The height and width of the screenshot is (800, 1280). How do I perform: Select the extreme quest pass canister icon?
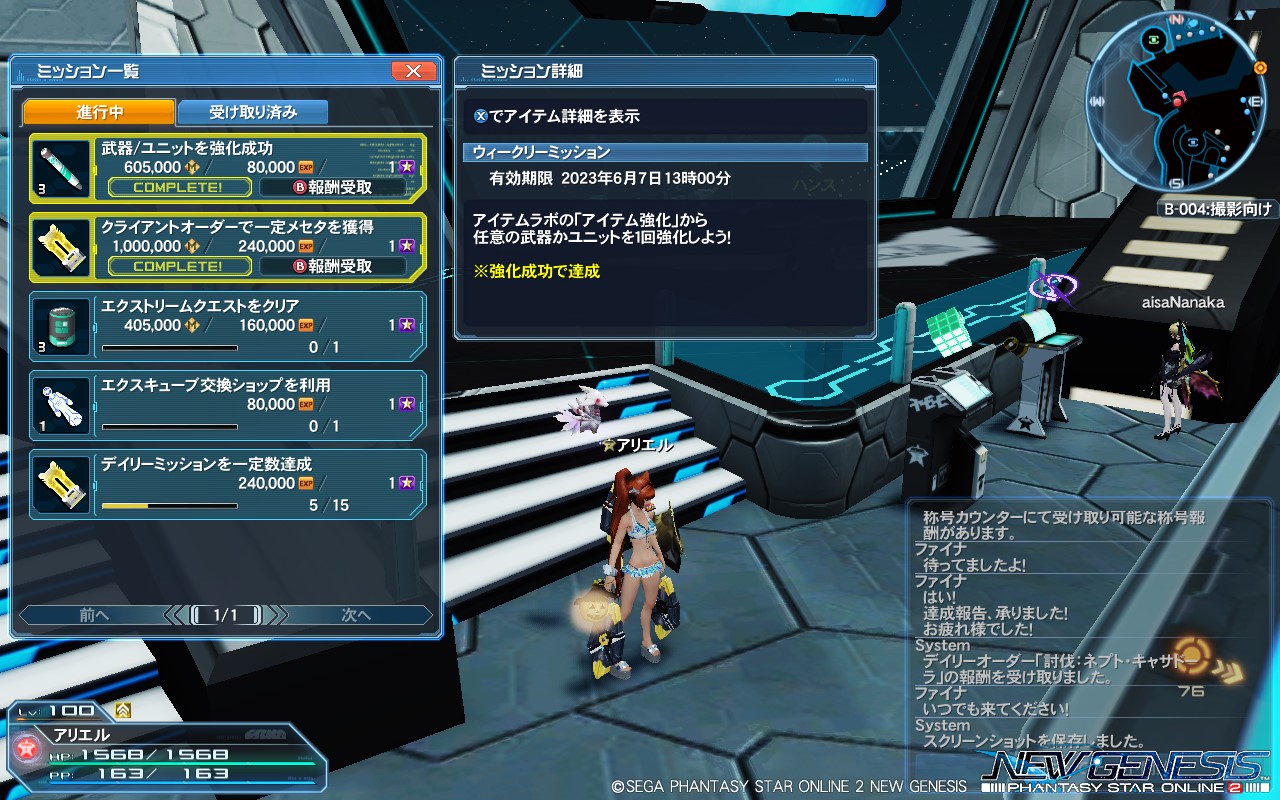click(x=60, y=325)
